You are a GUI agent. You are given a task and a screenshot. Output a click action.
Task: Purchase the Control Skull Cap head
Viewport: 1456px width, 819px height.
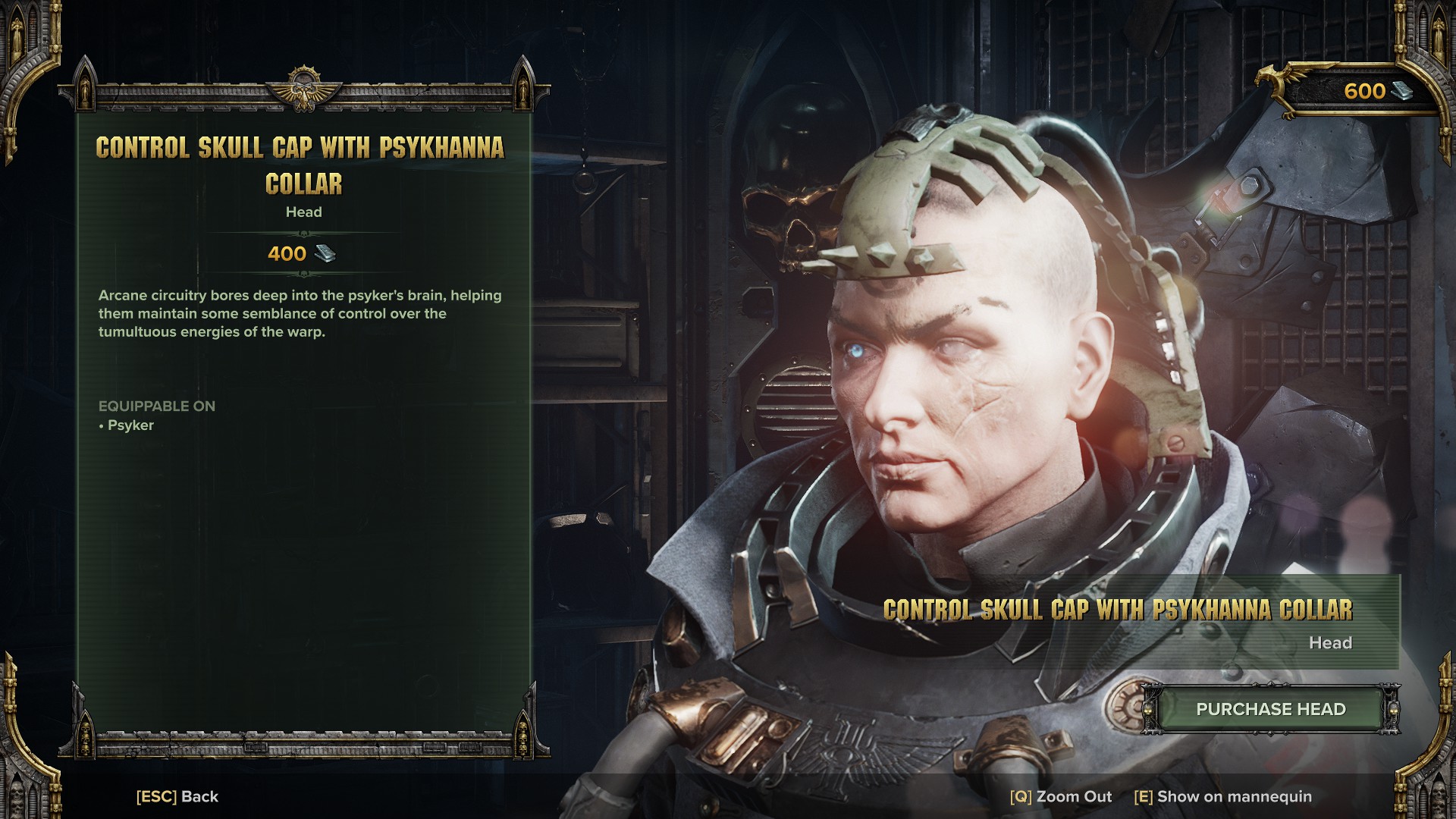pos(1270,709)
